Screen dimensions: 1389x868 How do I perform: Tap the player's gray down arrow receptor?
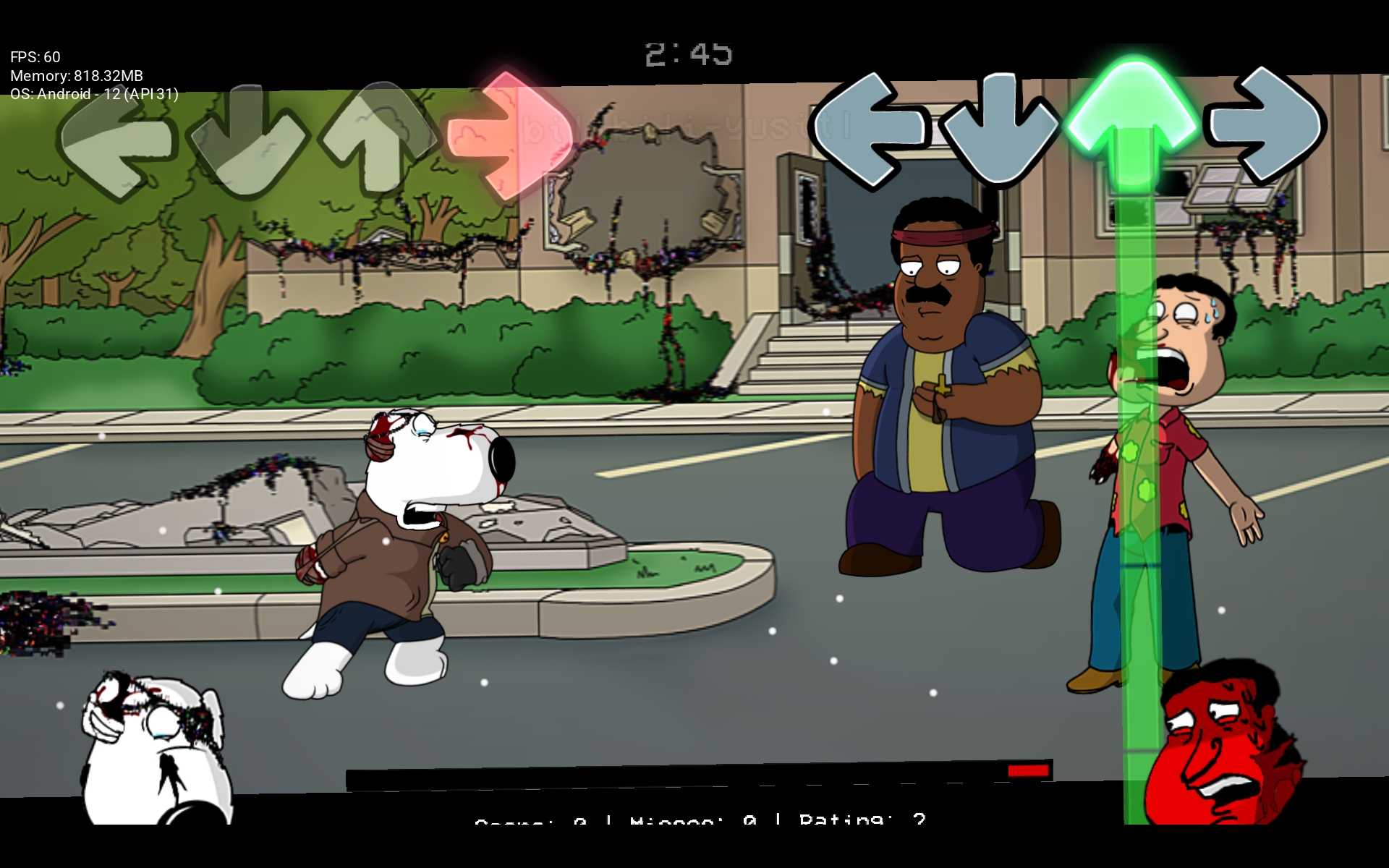tap(1001, 130)
